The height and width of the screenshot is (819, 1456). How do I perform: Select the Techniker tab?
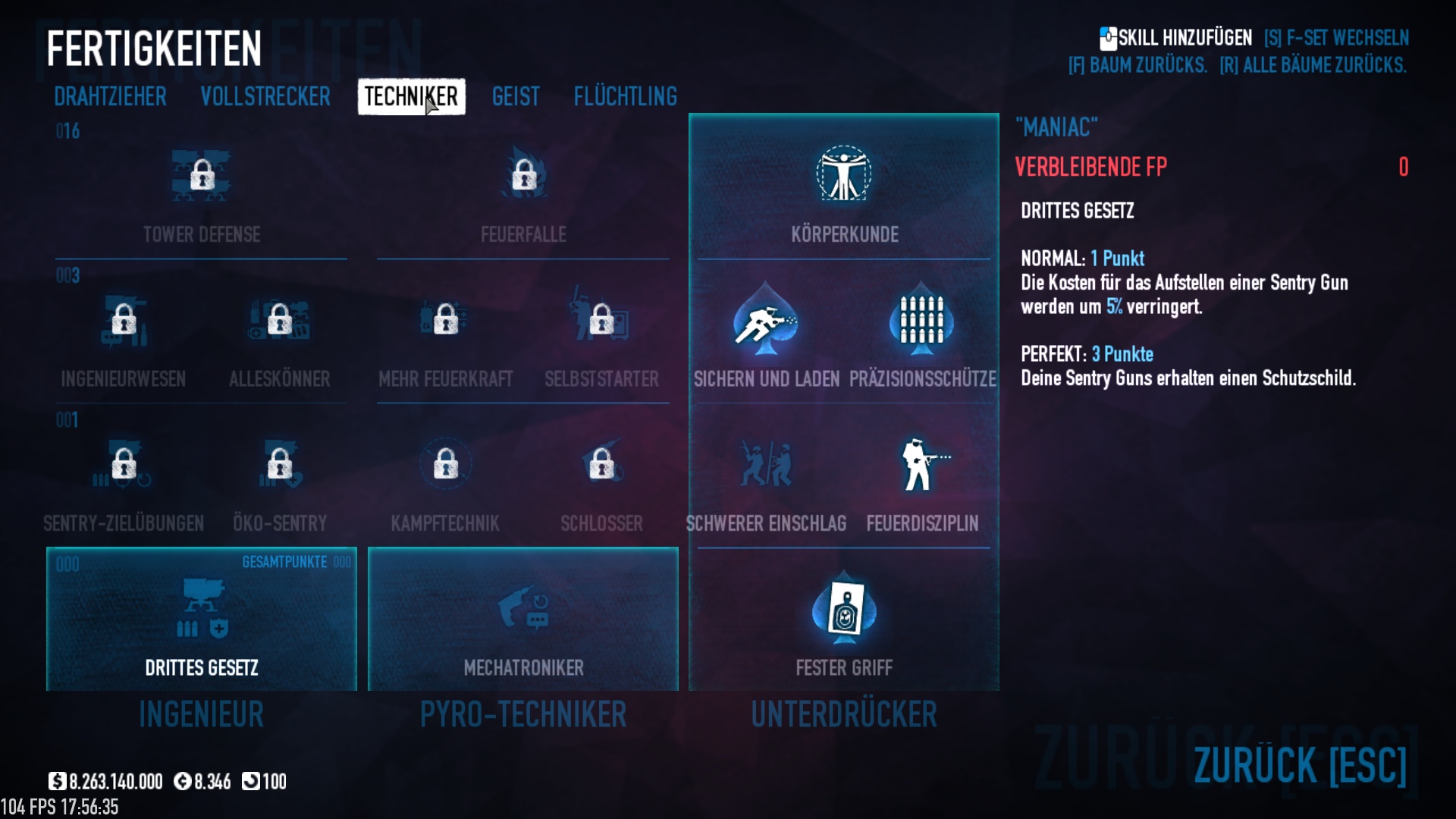(411, 97)
